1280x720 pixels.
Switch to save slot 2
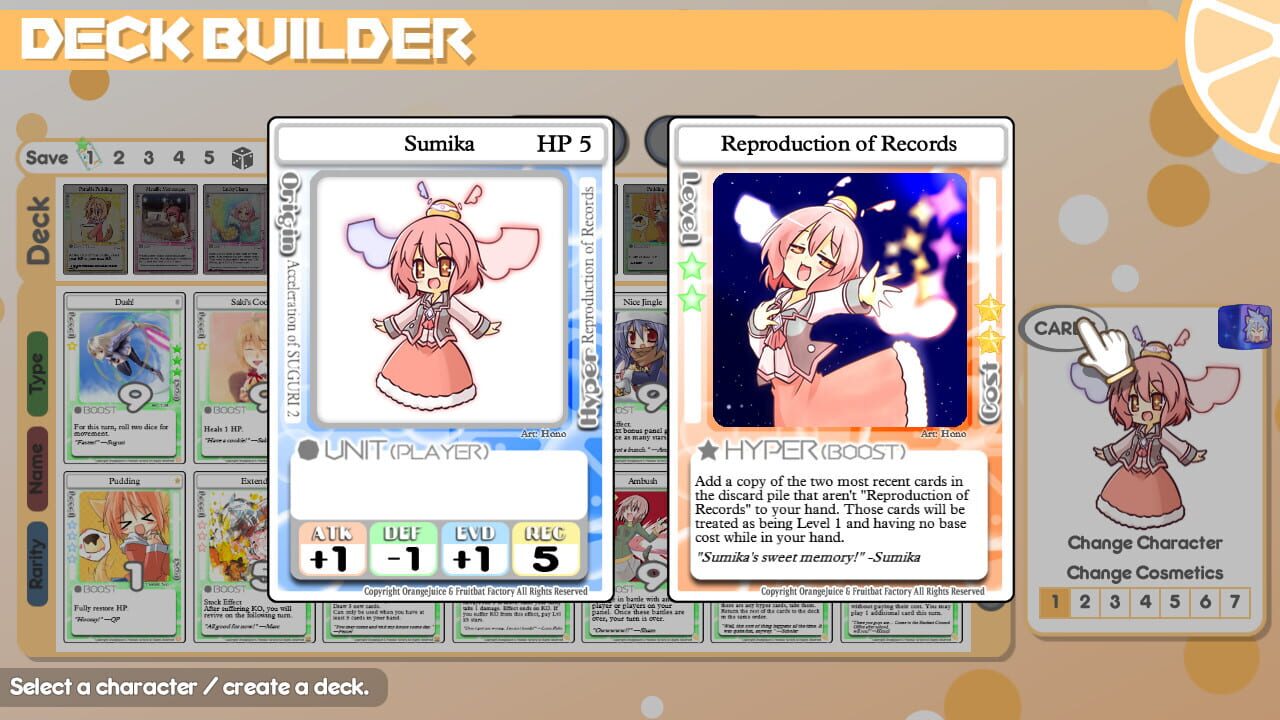click(119, 157)
